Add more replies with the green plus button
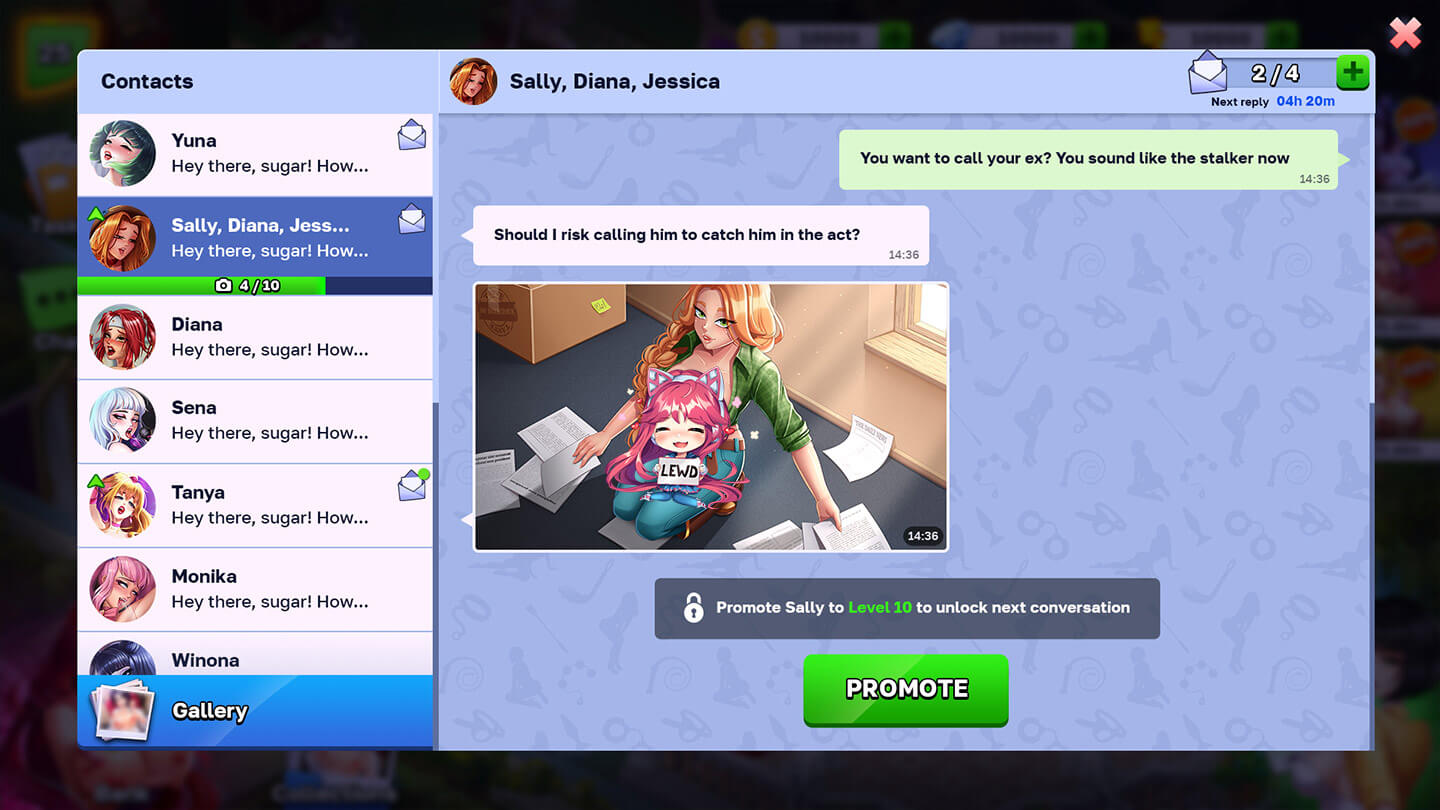 click(1352, 73)
